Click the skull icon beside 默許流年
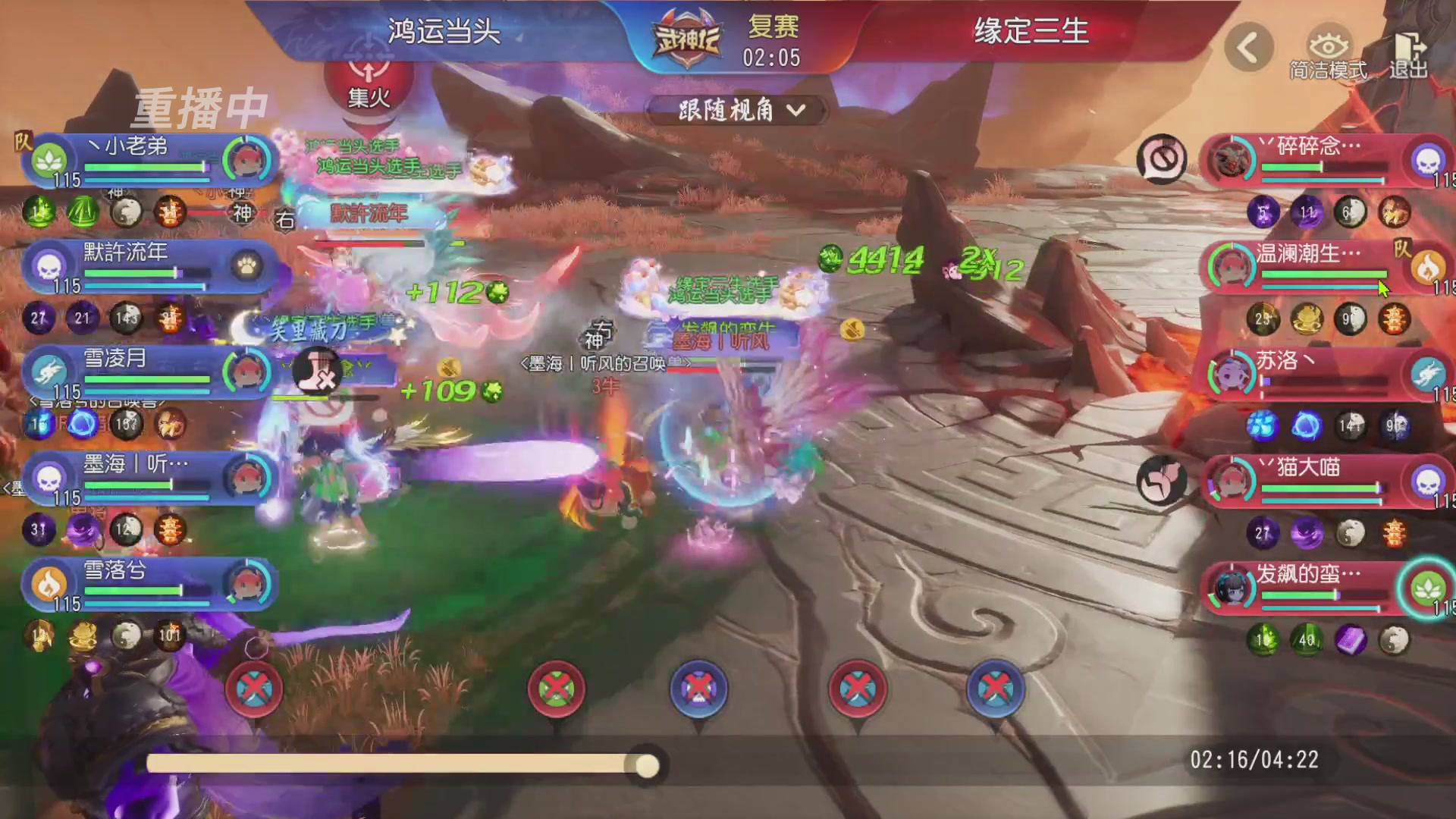This screenshot has height=819, width=1456. [x=48, y=267]
